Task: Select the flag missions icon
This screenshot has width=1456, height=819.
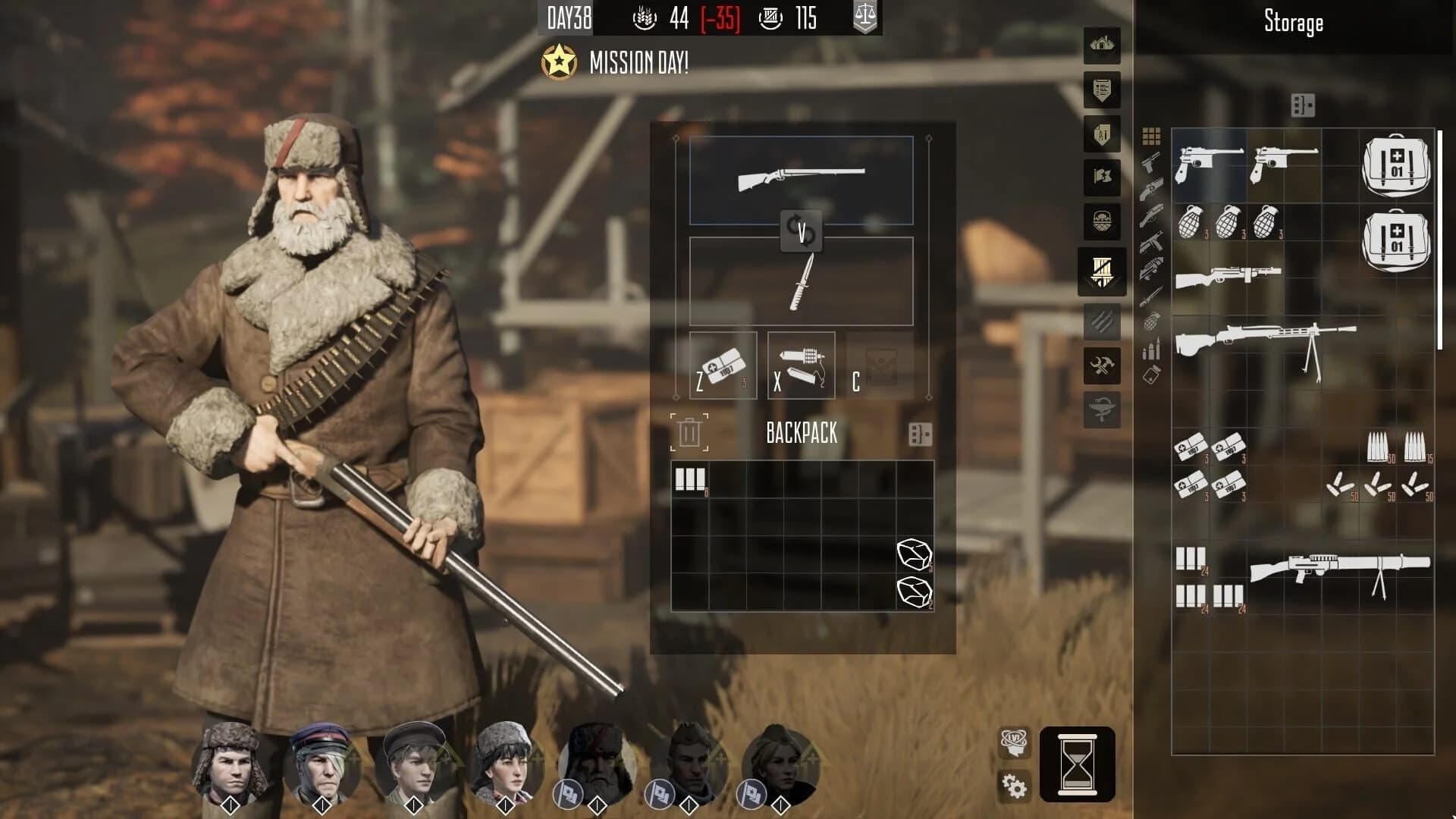Action: coord(1101,176)
